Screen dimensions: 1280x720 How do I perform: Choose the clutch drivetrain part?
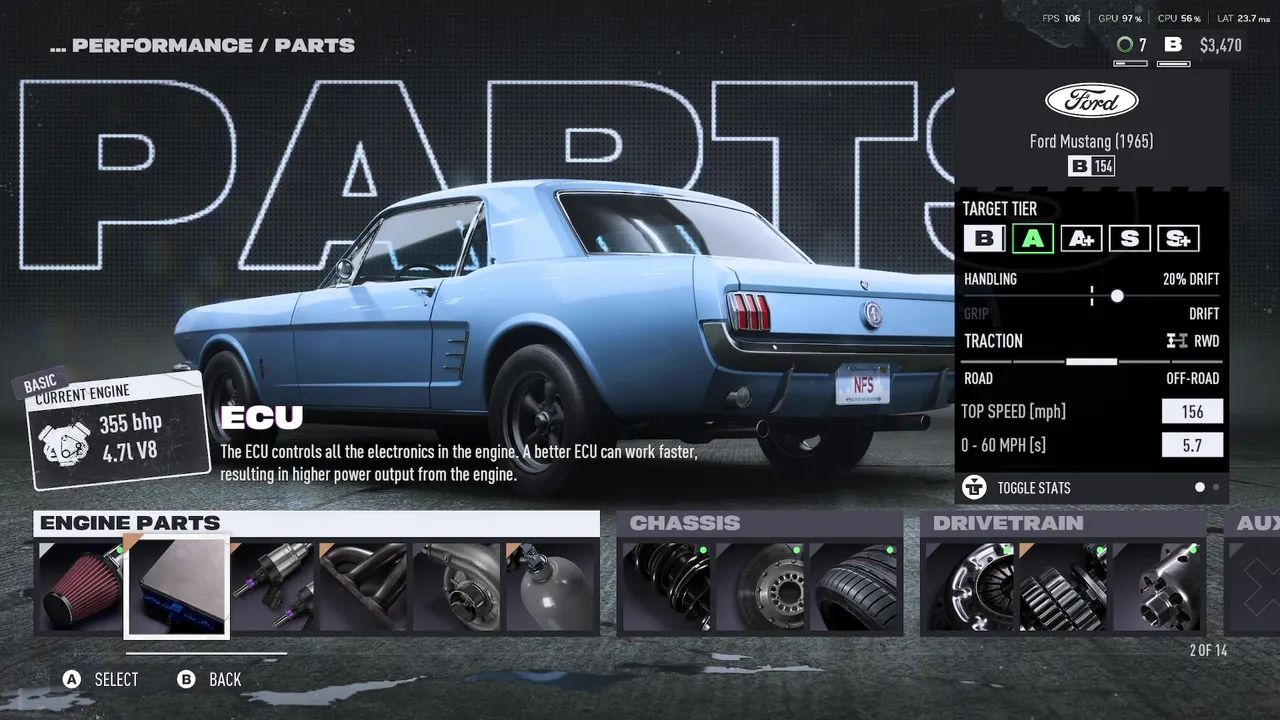coord(969,588)
